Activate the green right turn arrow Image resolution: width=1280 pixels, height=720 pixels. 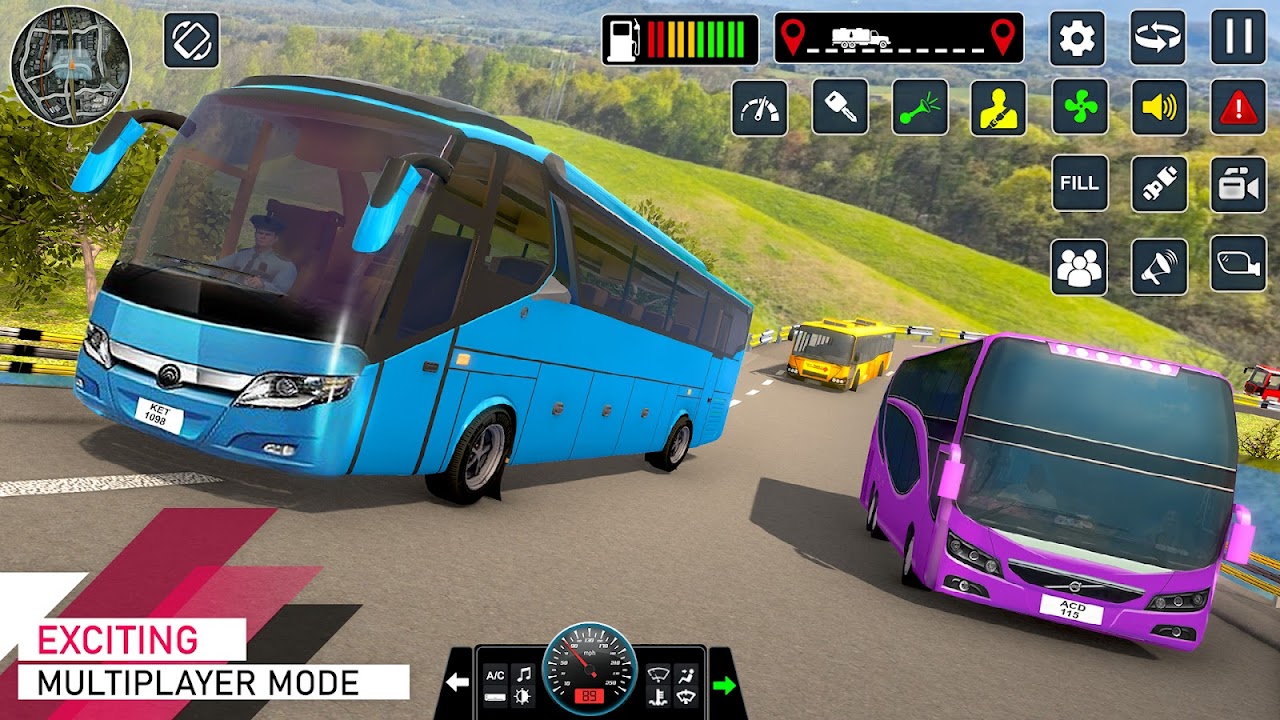724,685
